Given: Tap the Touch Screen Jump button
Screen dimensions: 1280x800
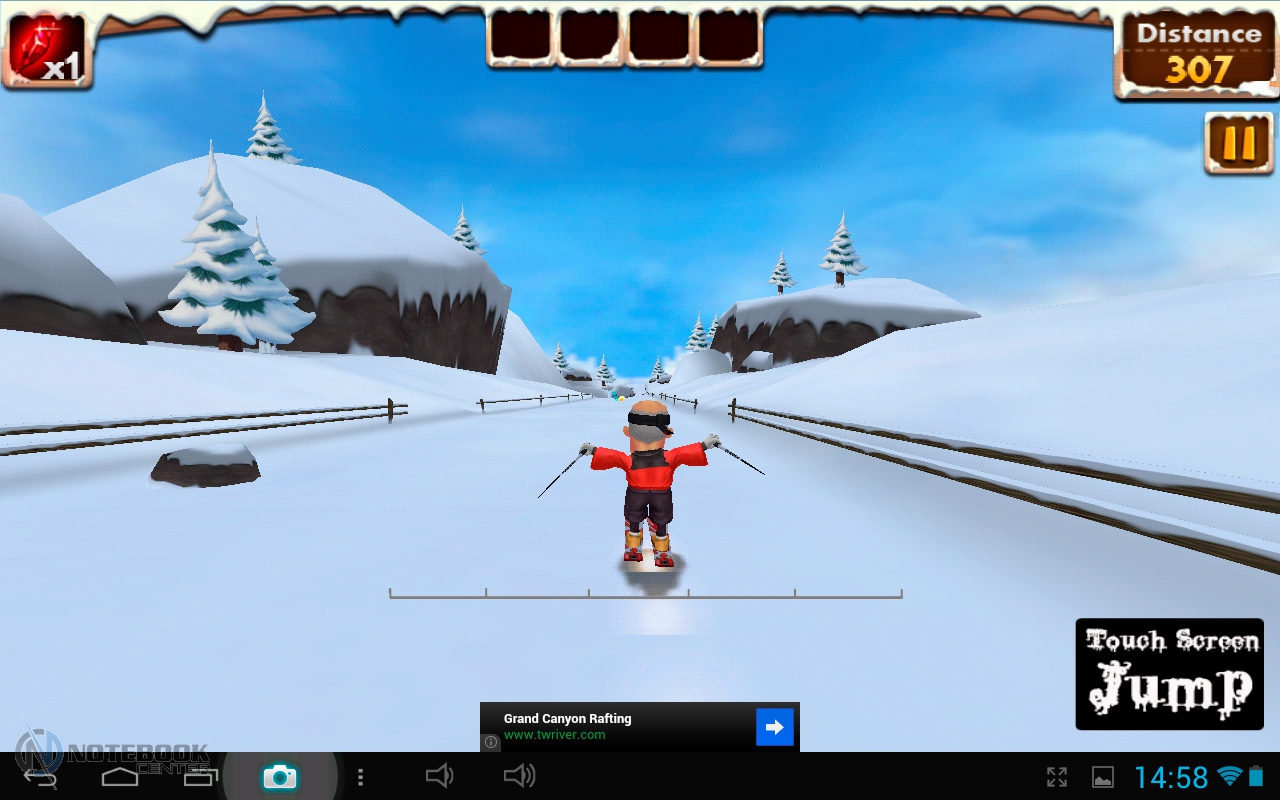Looking at the screenshot, I should (1169, 673).
